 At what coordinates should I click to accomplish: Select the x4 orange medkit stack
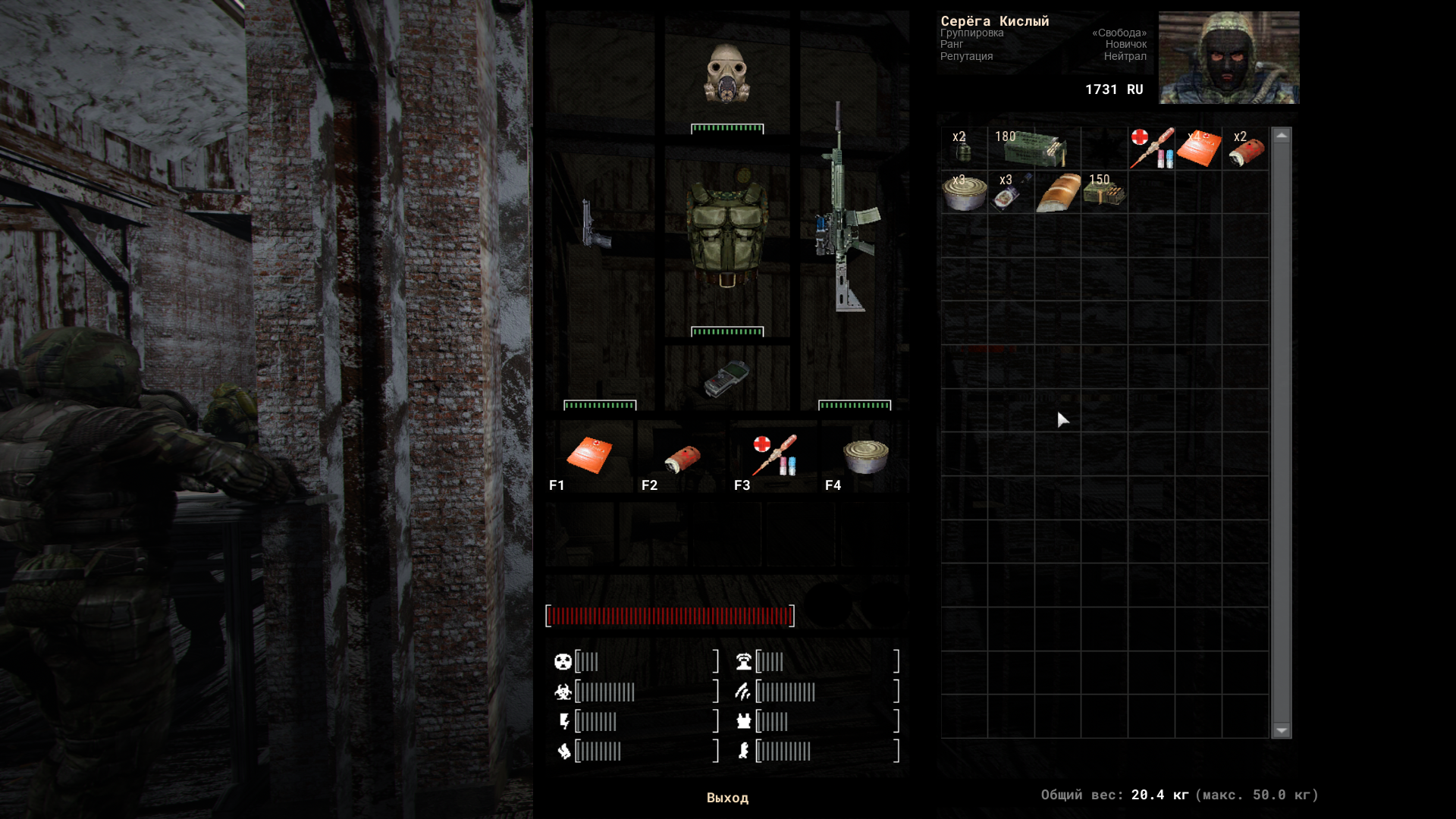1198,149
